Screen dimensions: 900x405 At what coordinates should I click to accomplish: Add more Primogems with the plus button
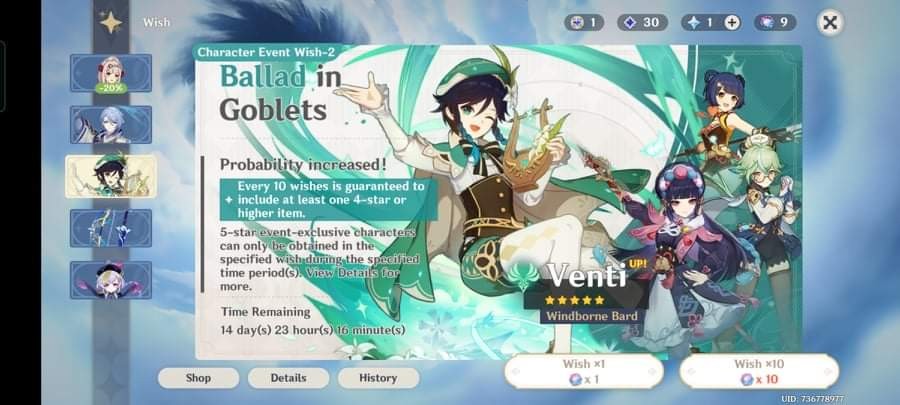732,22
